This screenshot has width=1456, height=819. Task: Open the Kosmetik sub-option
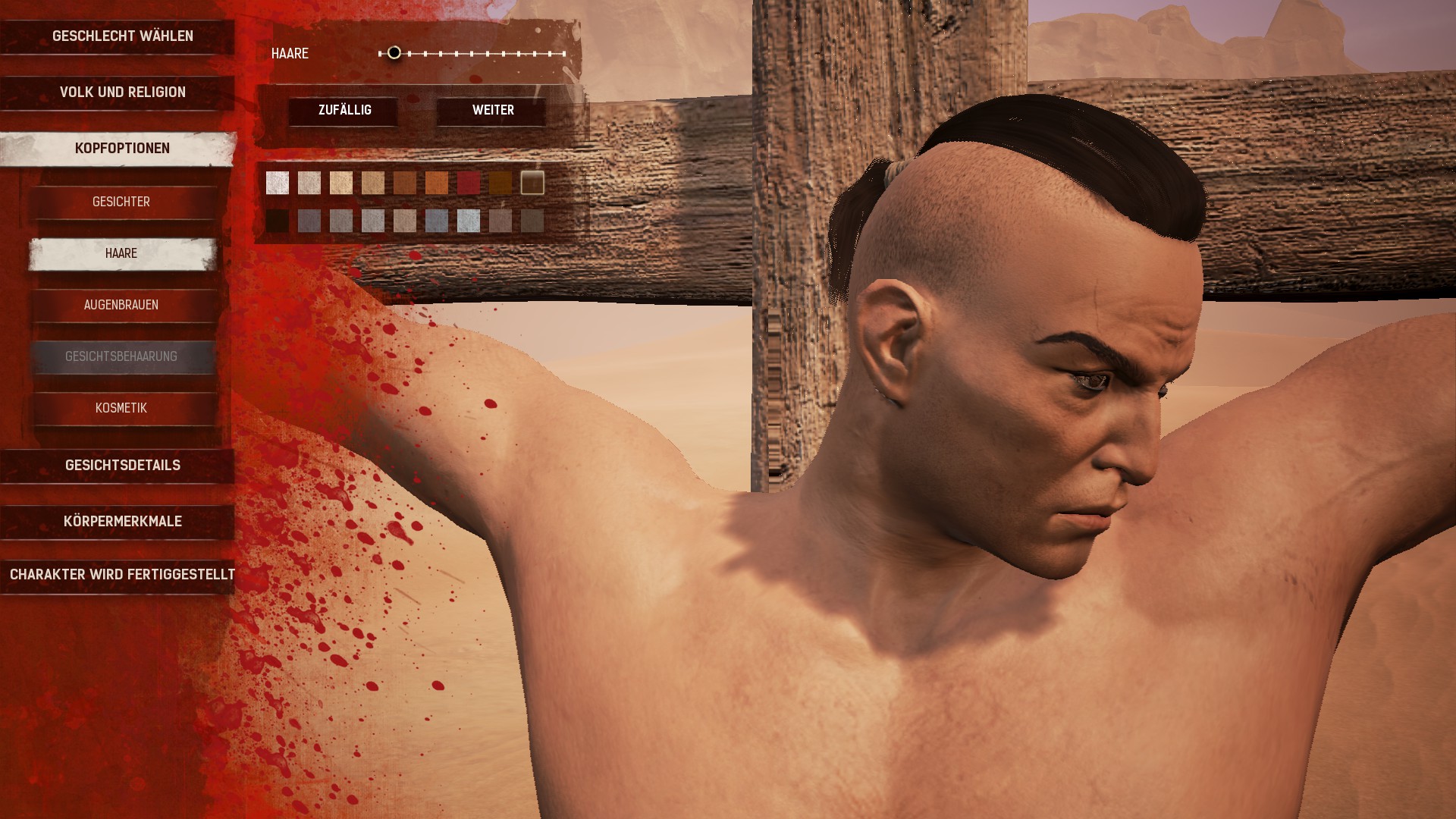point(121,409)
